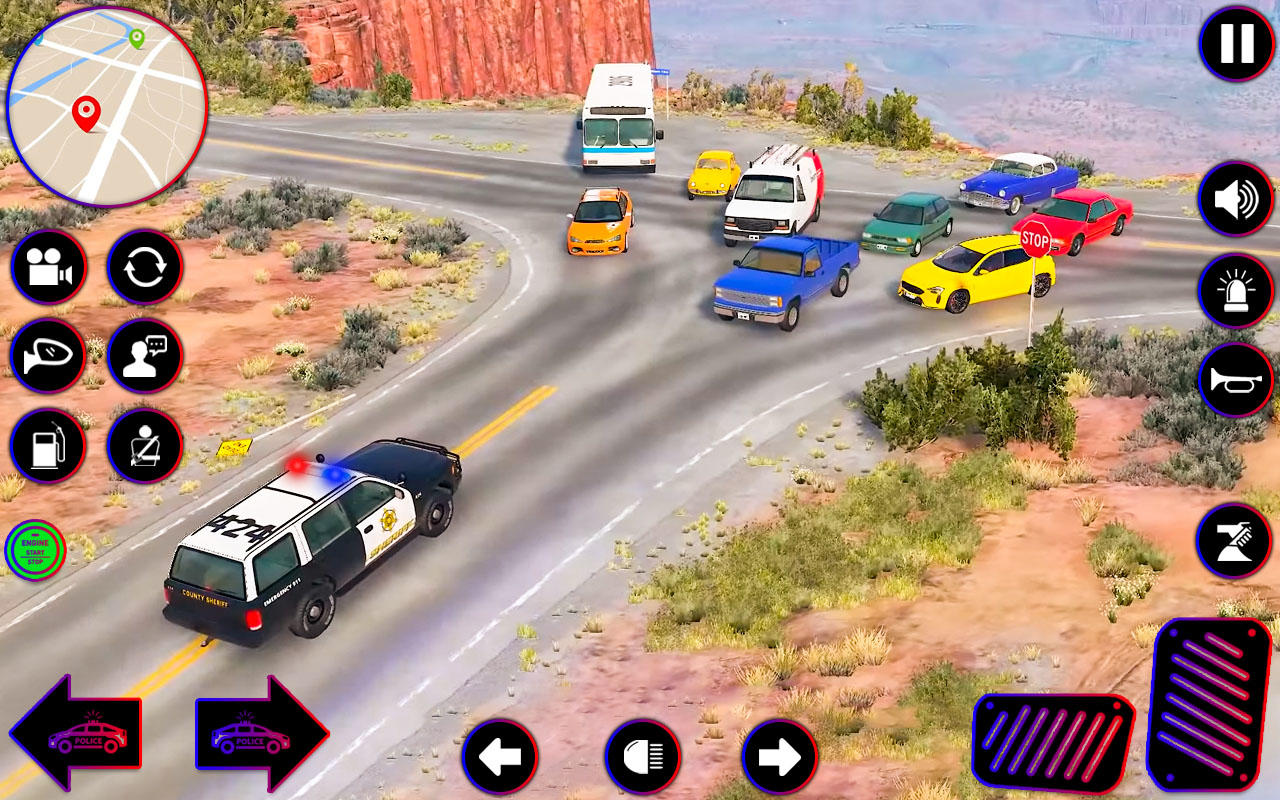Click the arrest hand icon
The width and height of the screenshot is (1280, 800).
1234,541
